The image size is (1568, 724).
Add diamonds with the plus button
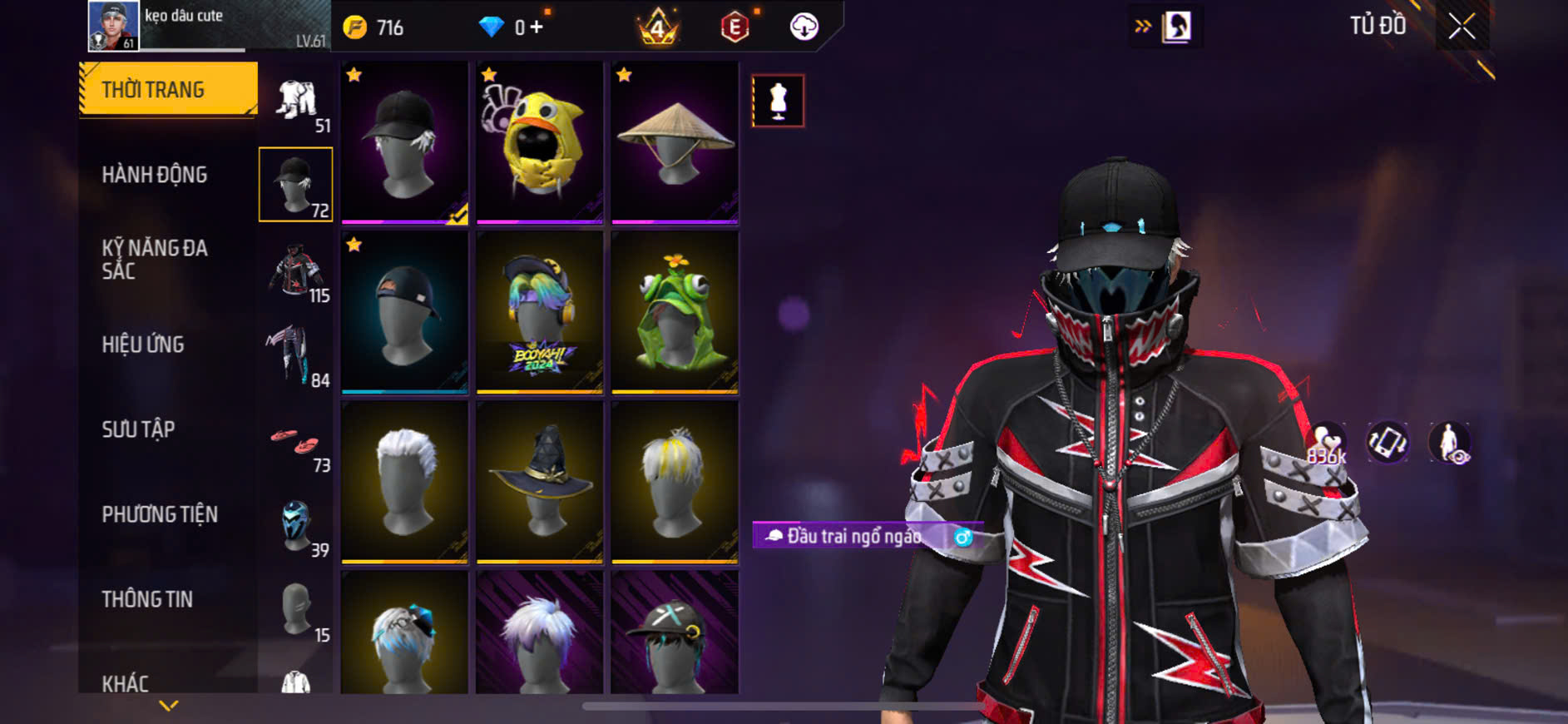[537, 27]
